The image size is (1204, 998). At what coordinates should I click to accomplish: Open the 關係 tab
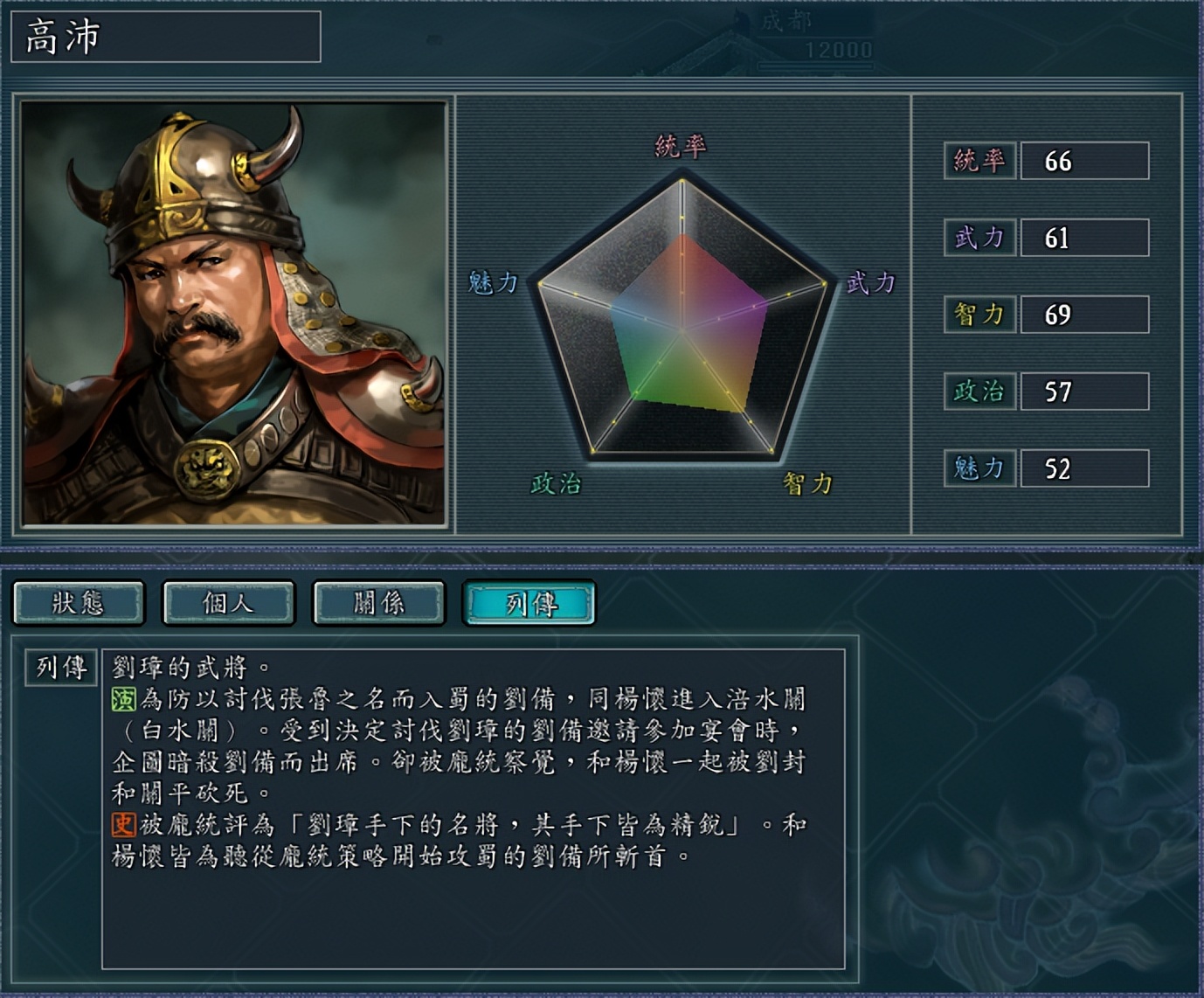coord(378,602)
